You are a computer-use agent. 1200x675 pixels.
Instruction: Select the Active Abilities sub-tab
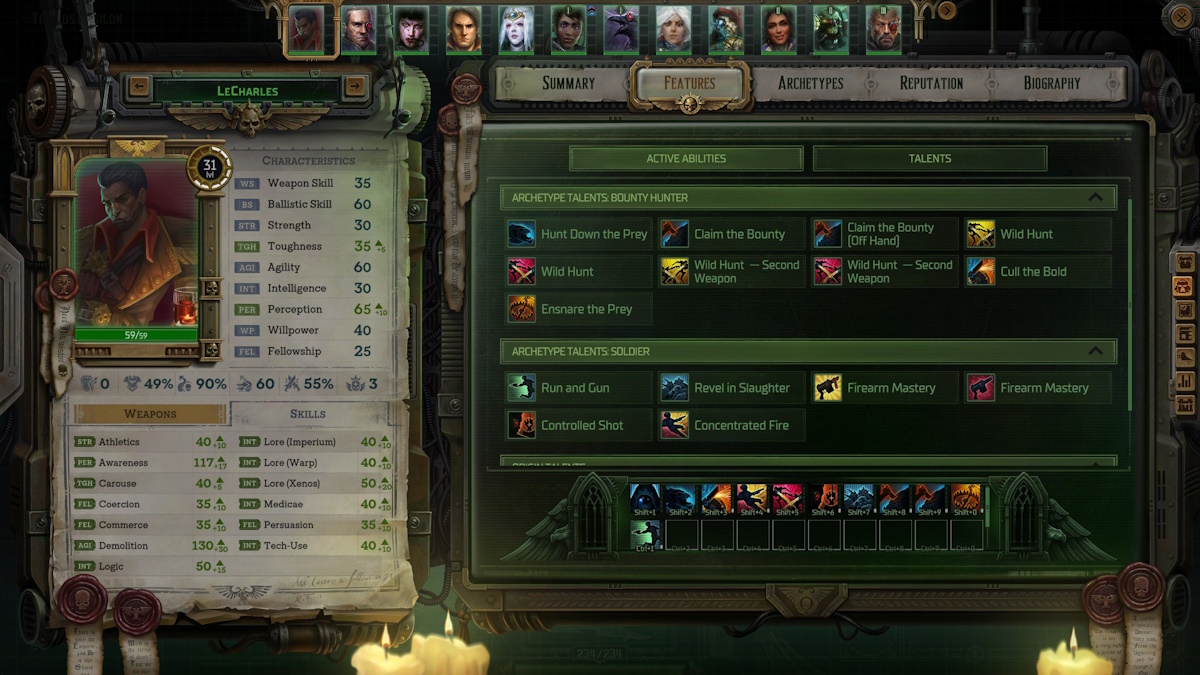tap(686, 159)
